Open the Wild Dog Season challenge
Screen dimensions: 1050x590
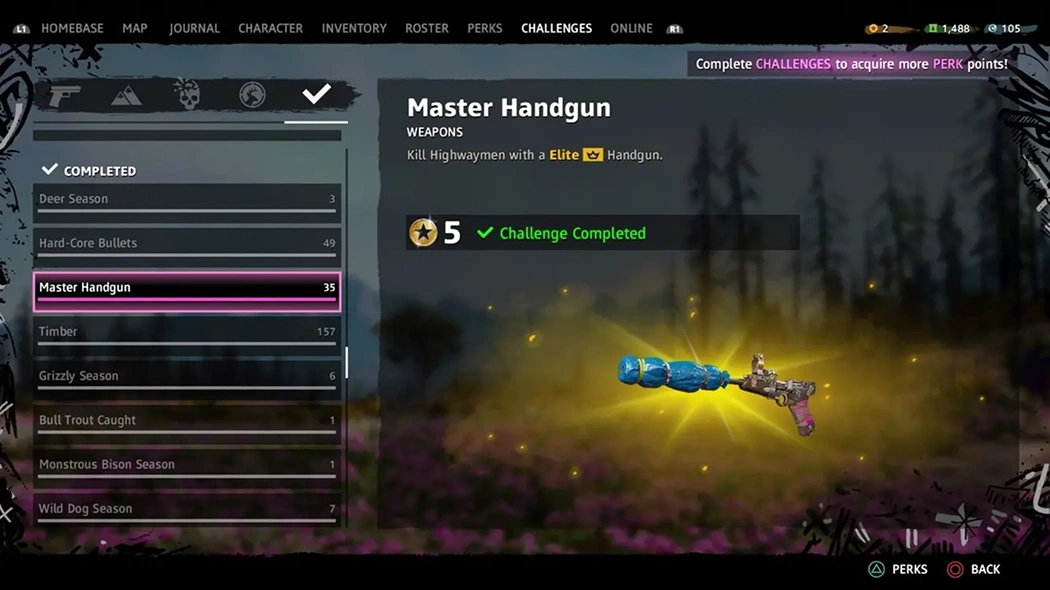pyautogui.click(x=187, y=508)
